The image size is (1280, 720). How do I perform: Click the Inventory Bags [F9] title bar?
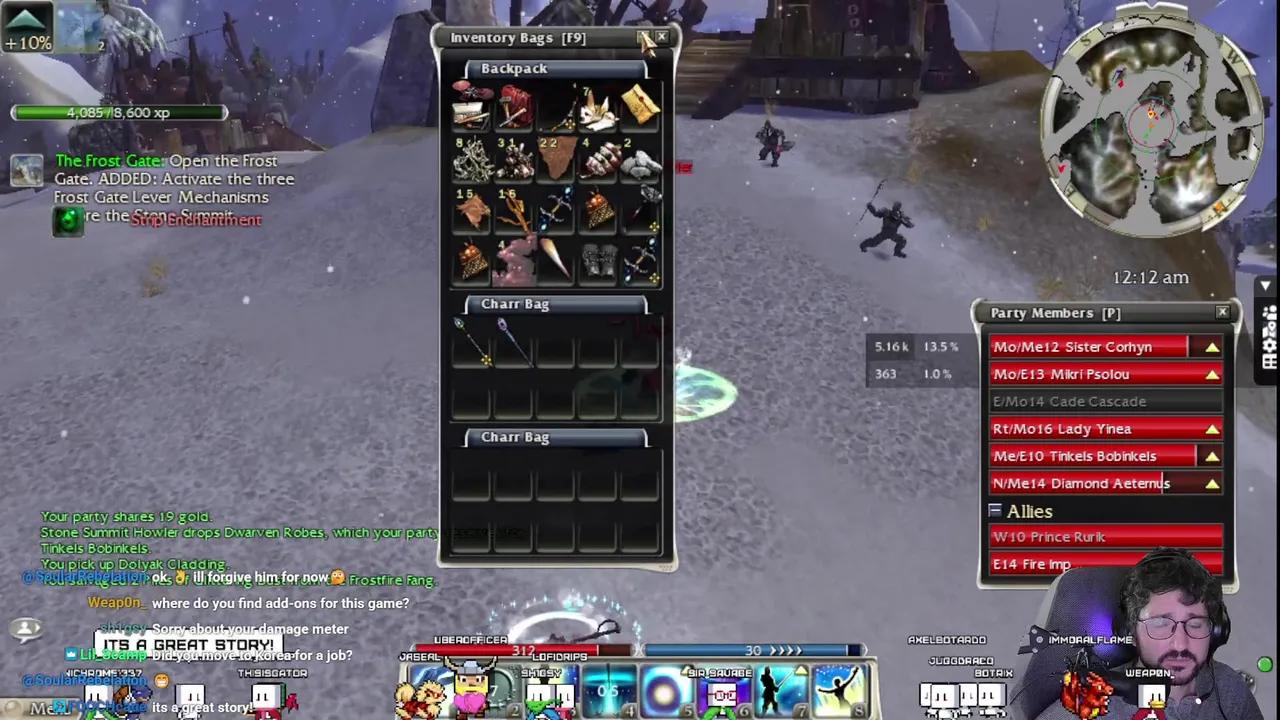(518, 37)
